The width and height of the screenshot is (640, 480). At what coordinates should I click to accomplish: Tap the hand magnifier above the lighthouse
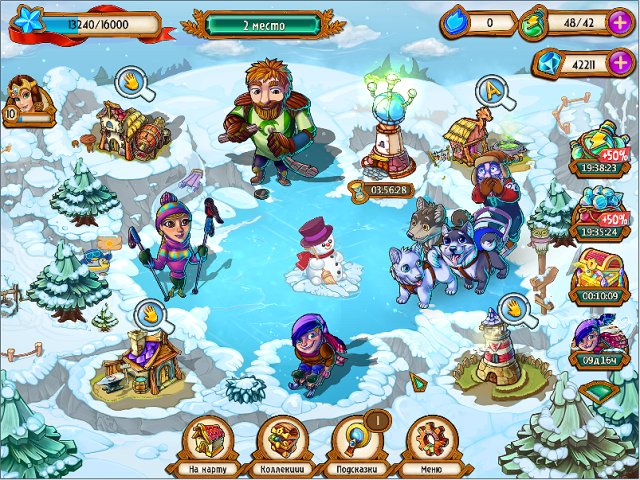(x=516, y=306)
